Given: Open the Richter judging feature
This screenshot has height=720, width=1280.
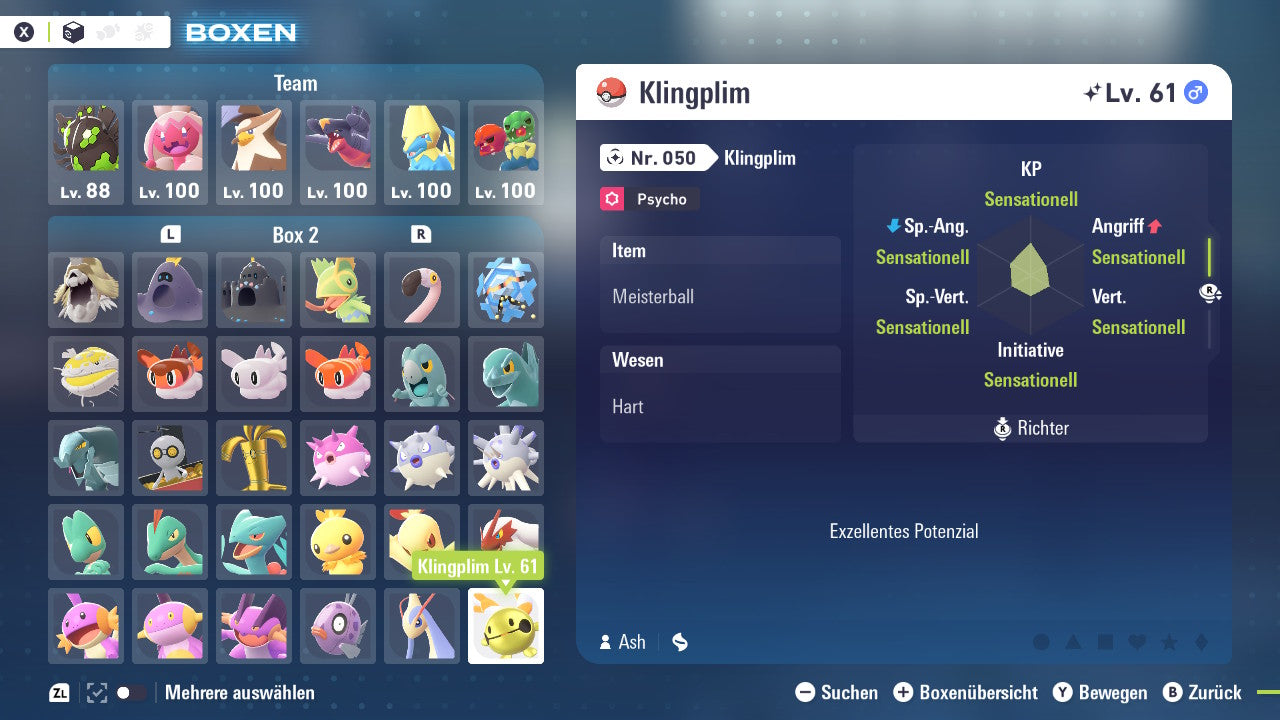Looking at the screenshot, I should pyautogui.click(x=1030, y=428).
